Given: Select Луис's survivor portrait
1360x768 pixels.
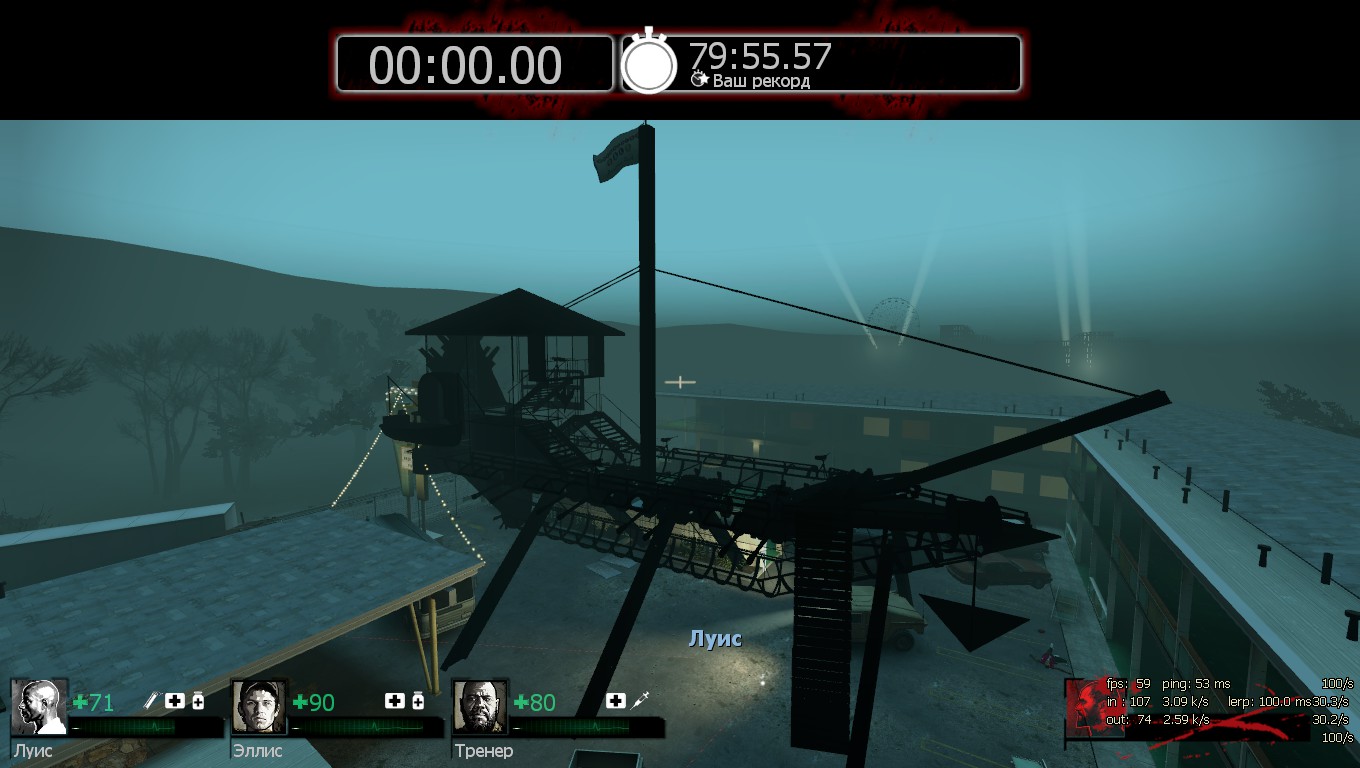Looking at the screenshot, I should pyautogui.click(x=40, y=707).
